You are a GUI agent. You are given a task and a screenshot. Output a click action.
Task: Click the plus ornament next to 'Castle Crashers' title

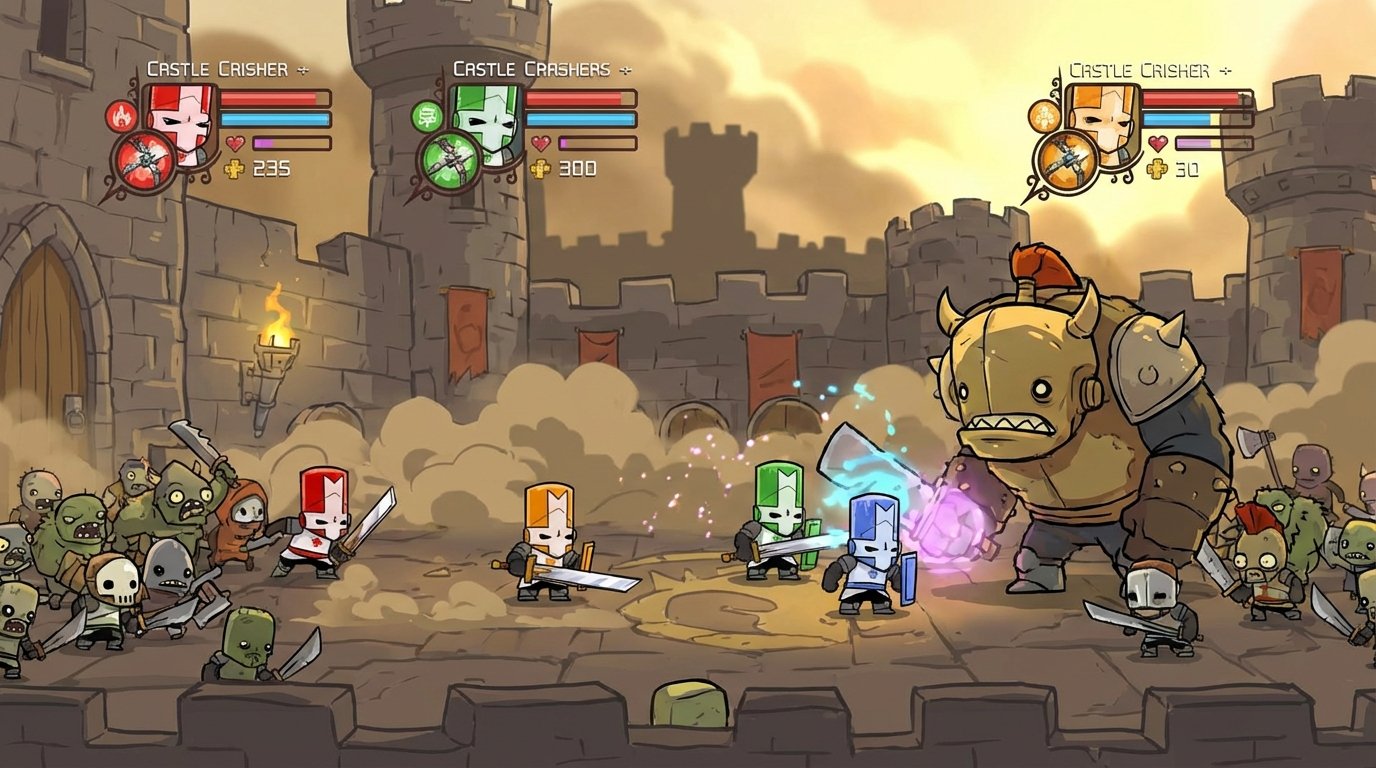(x=624, y=69)
